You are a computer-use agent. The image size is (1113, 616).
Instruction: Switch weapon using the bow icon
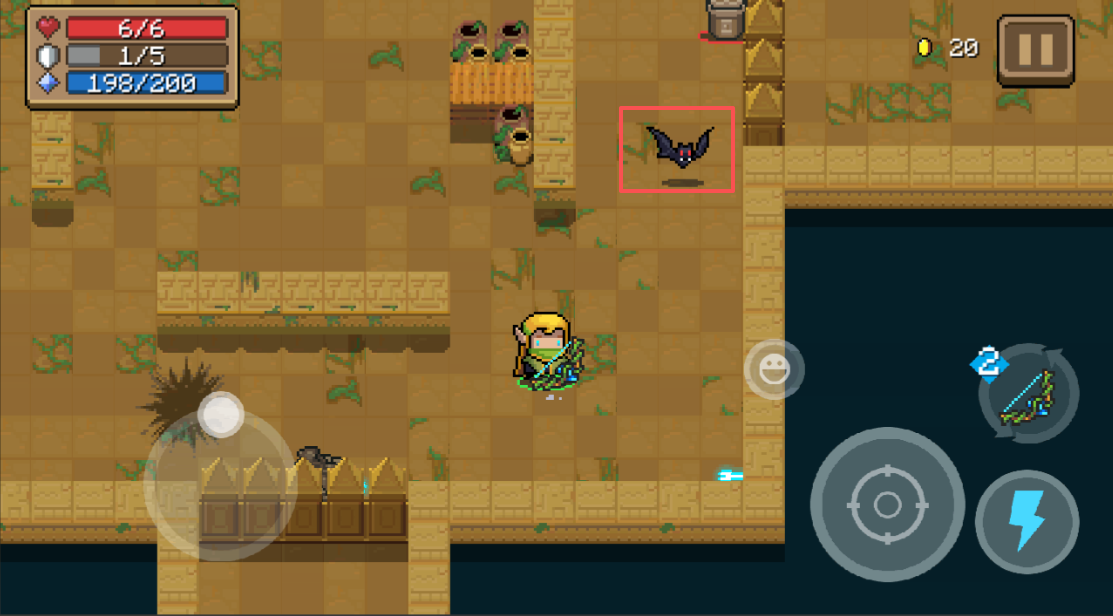[x=1028, y=393]
